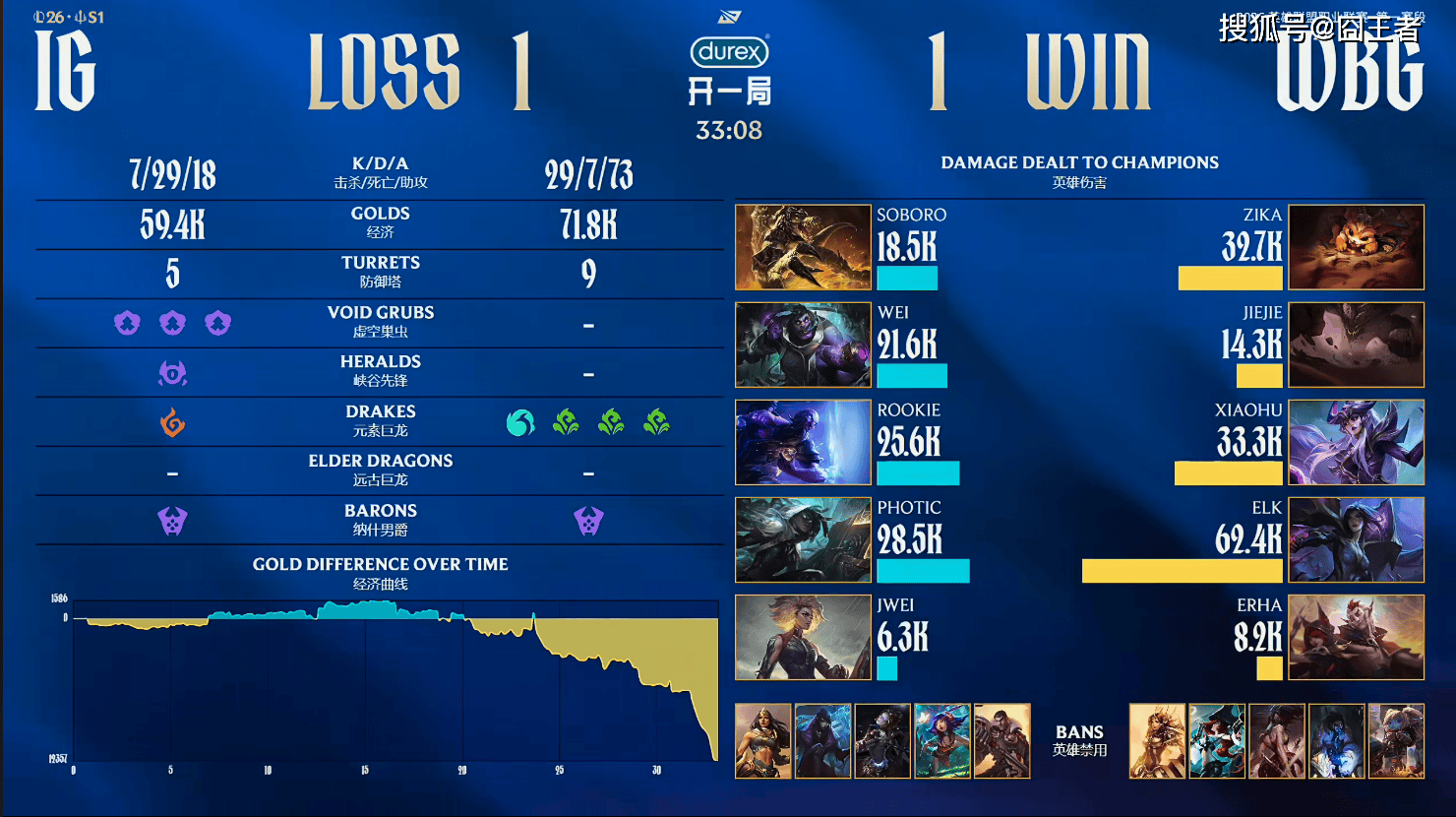Click JIEJIE's champion portrait
The height and width of the screenshot is (817, 1456).
(x=1357, y=345)
